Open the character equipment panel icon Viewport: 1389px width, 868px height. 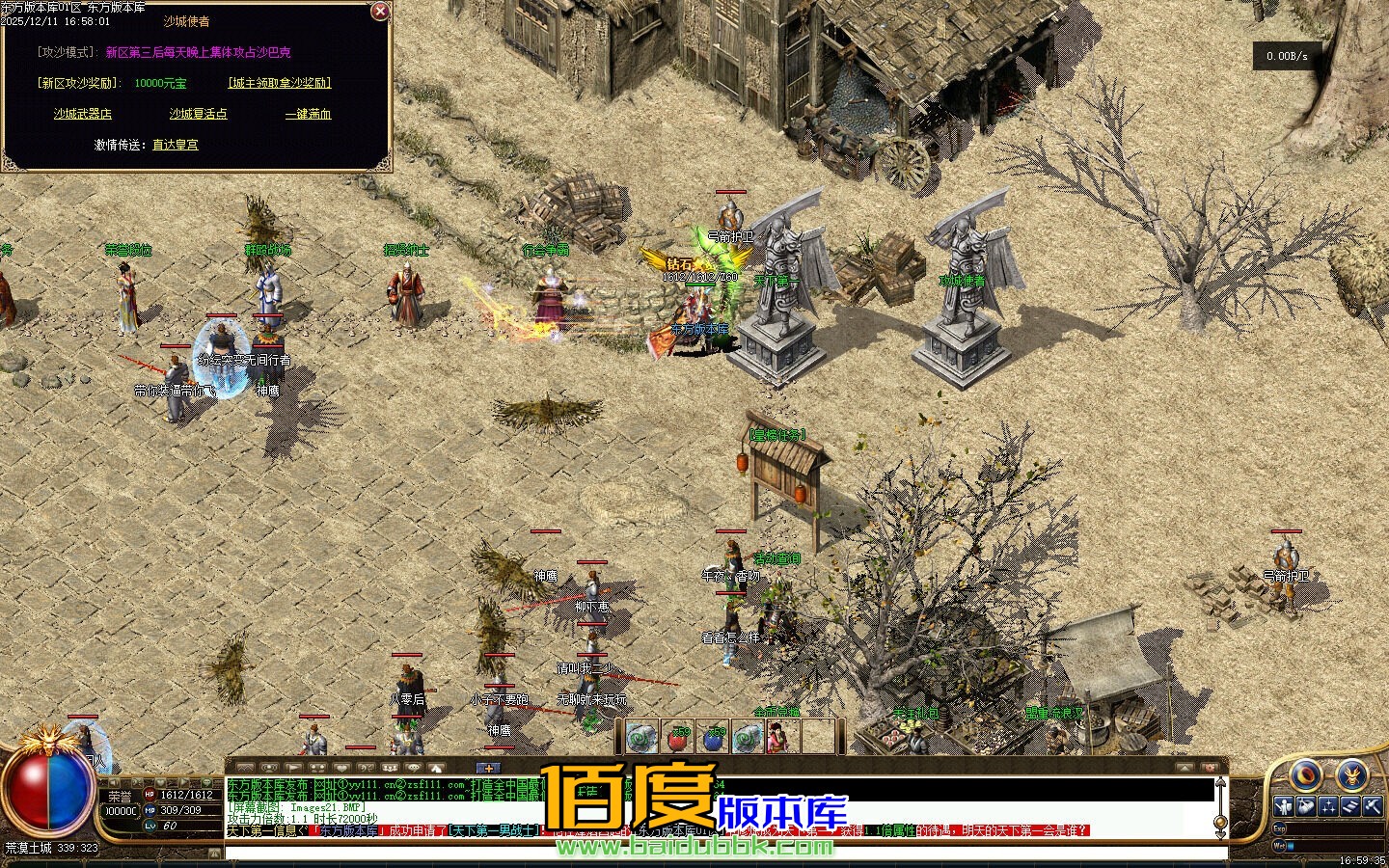pos(1284,806)
